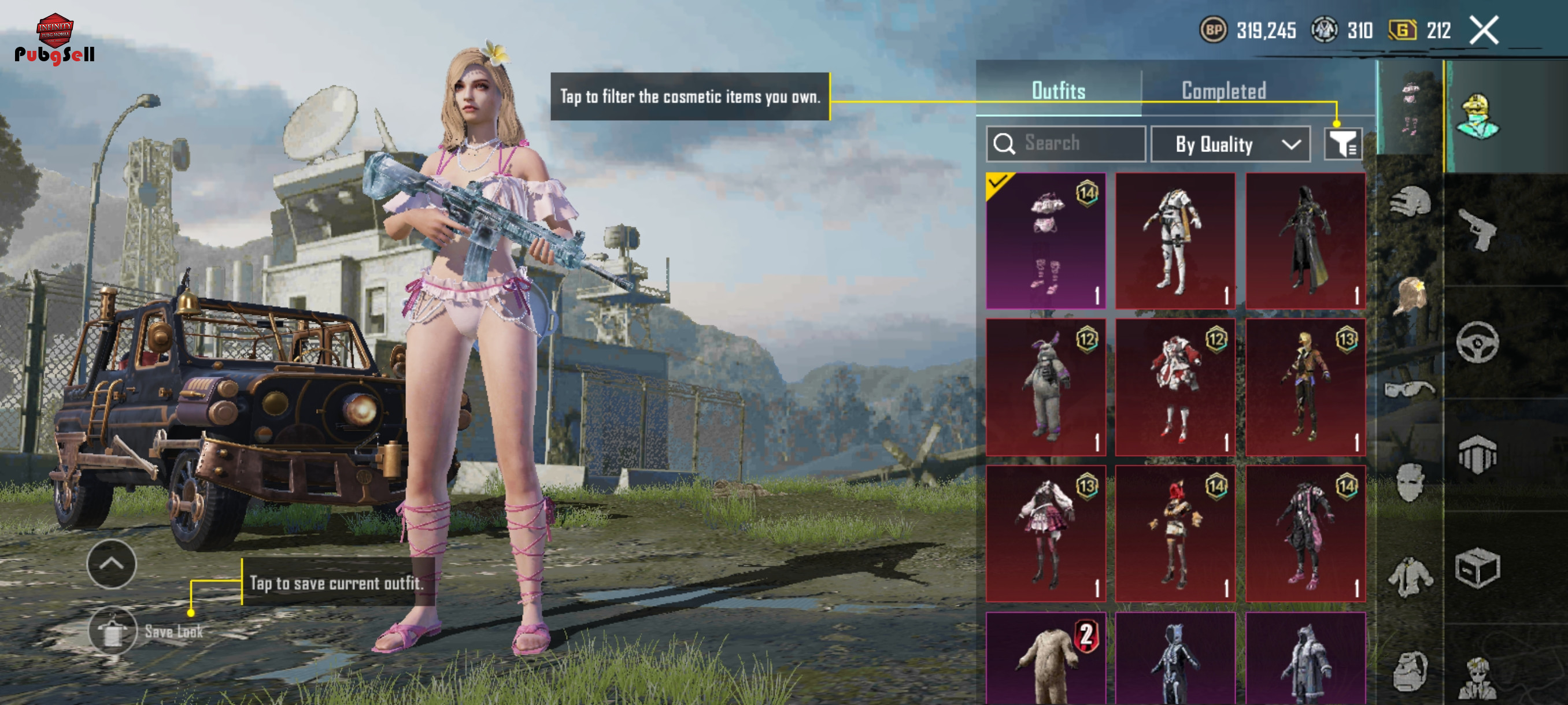Save the current look

[113, 631]
